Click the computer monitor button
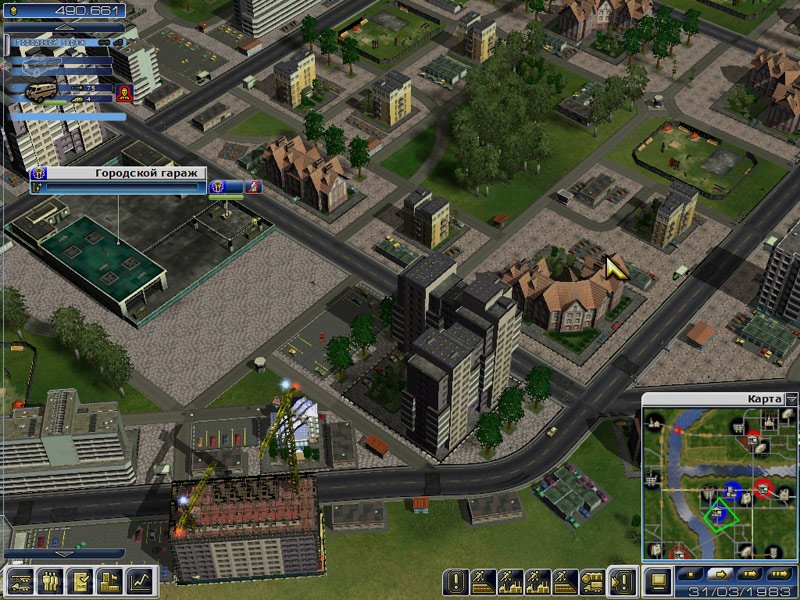 [x=659, y=579]
